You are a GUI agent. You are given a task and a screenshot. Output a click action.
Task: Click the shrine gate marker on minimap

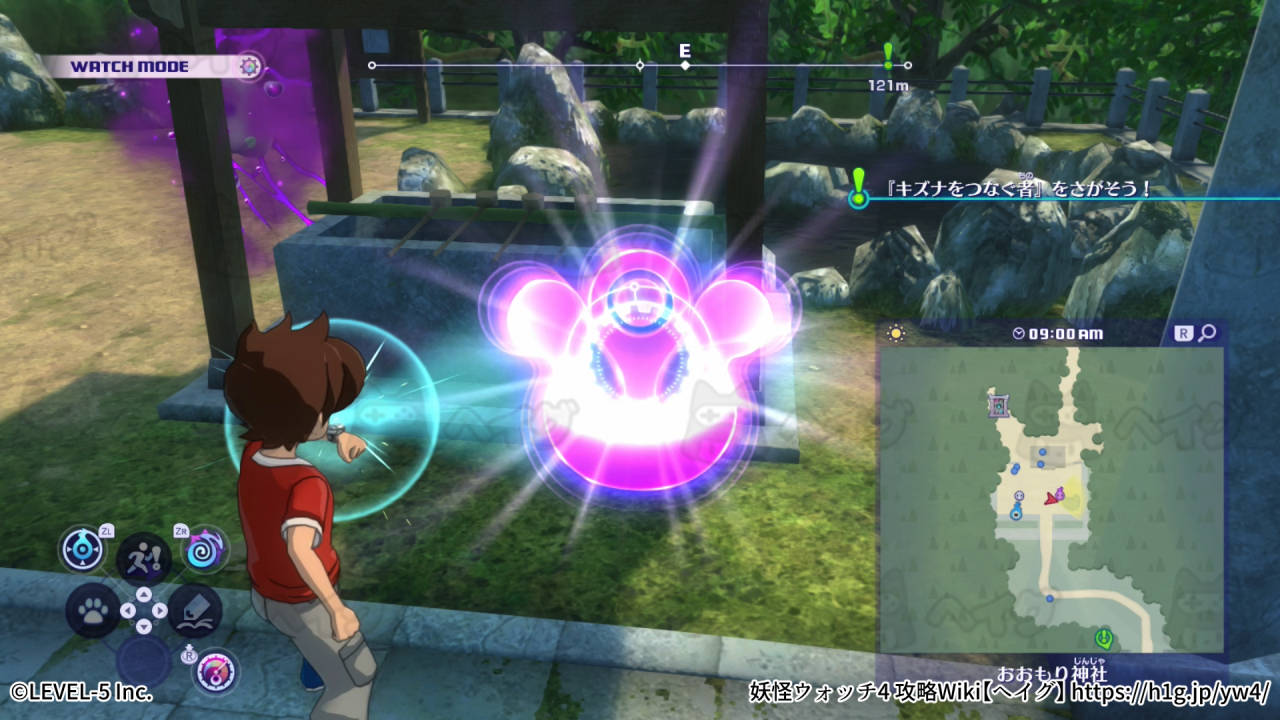coord(998,405)
